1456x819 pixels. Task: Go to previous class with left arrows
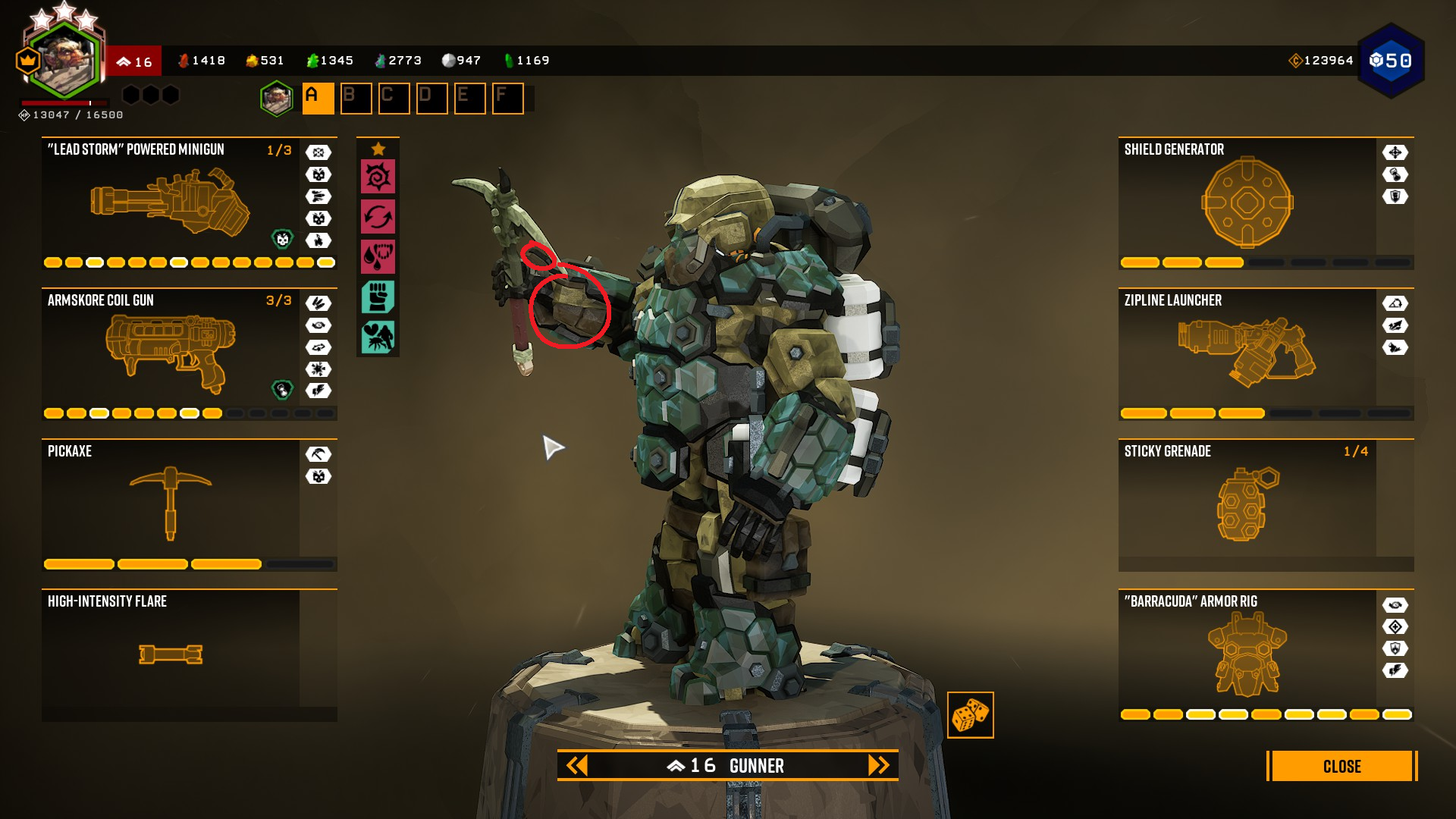[x=577, y=765]
